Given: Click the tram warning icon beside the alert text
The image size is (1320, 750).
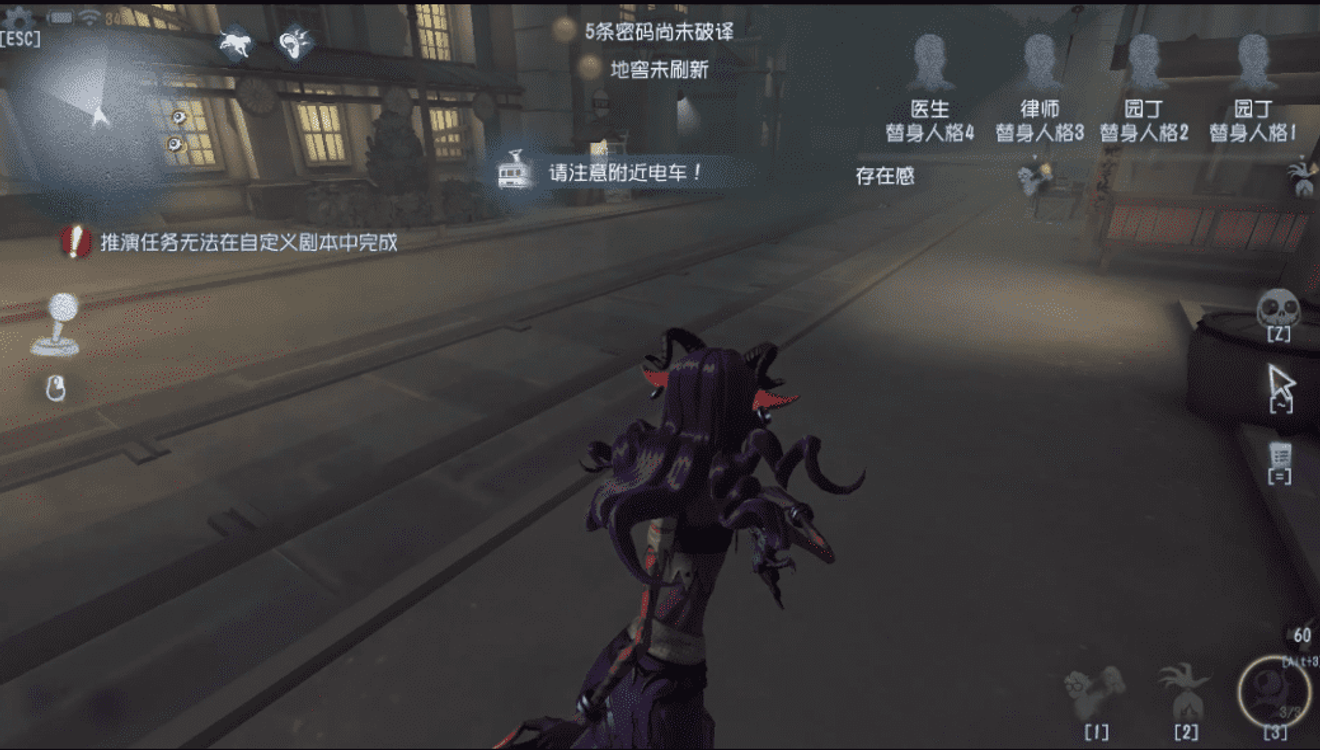Looking at the screenshot, I should coord(512,172).
